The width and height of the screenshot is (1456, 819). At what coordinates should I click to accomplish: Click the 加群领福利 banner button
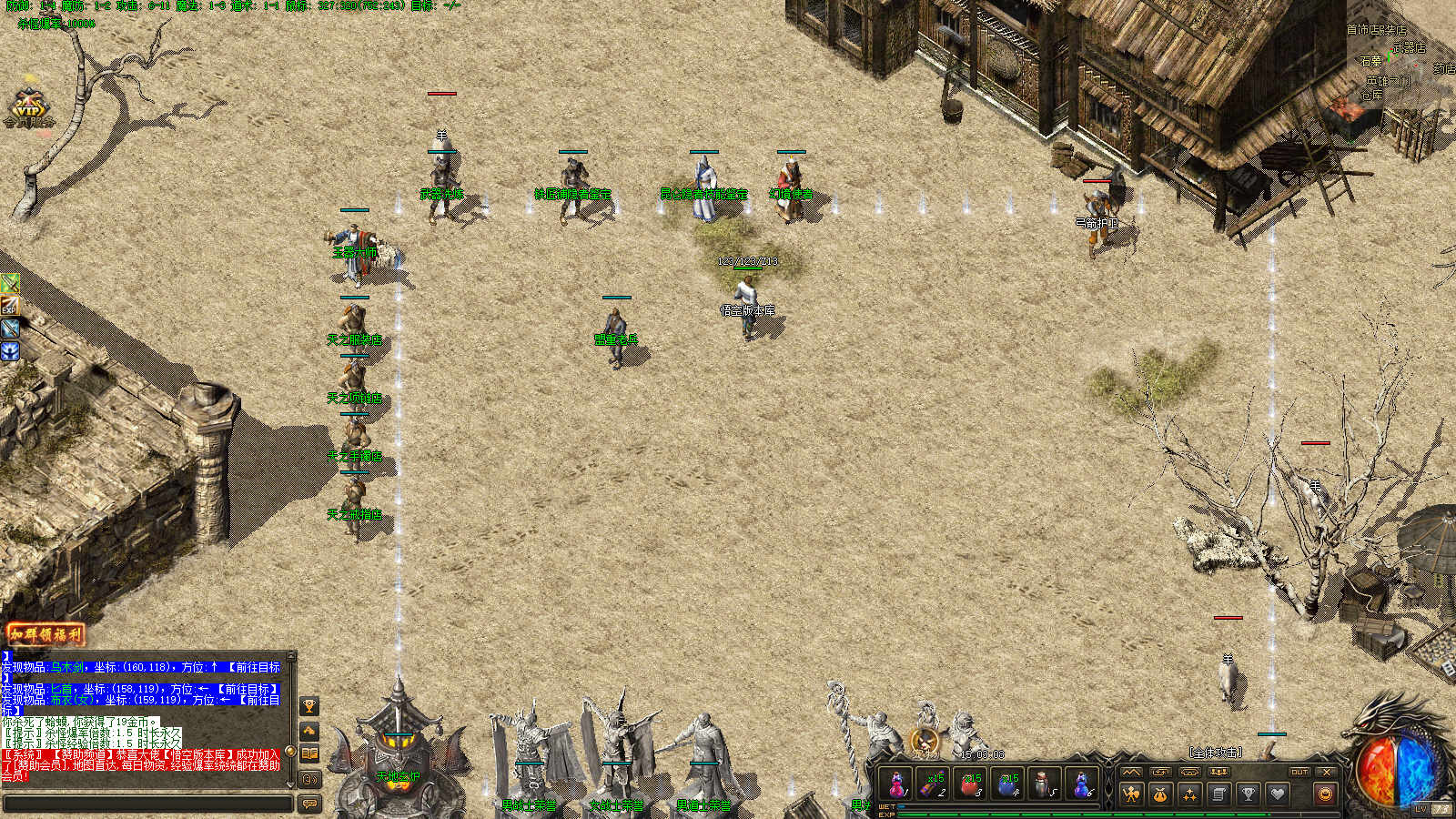pos(45,634)
